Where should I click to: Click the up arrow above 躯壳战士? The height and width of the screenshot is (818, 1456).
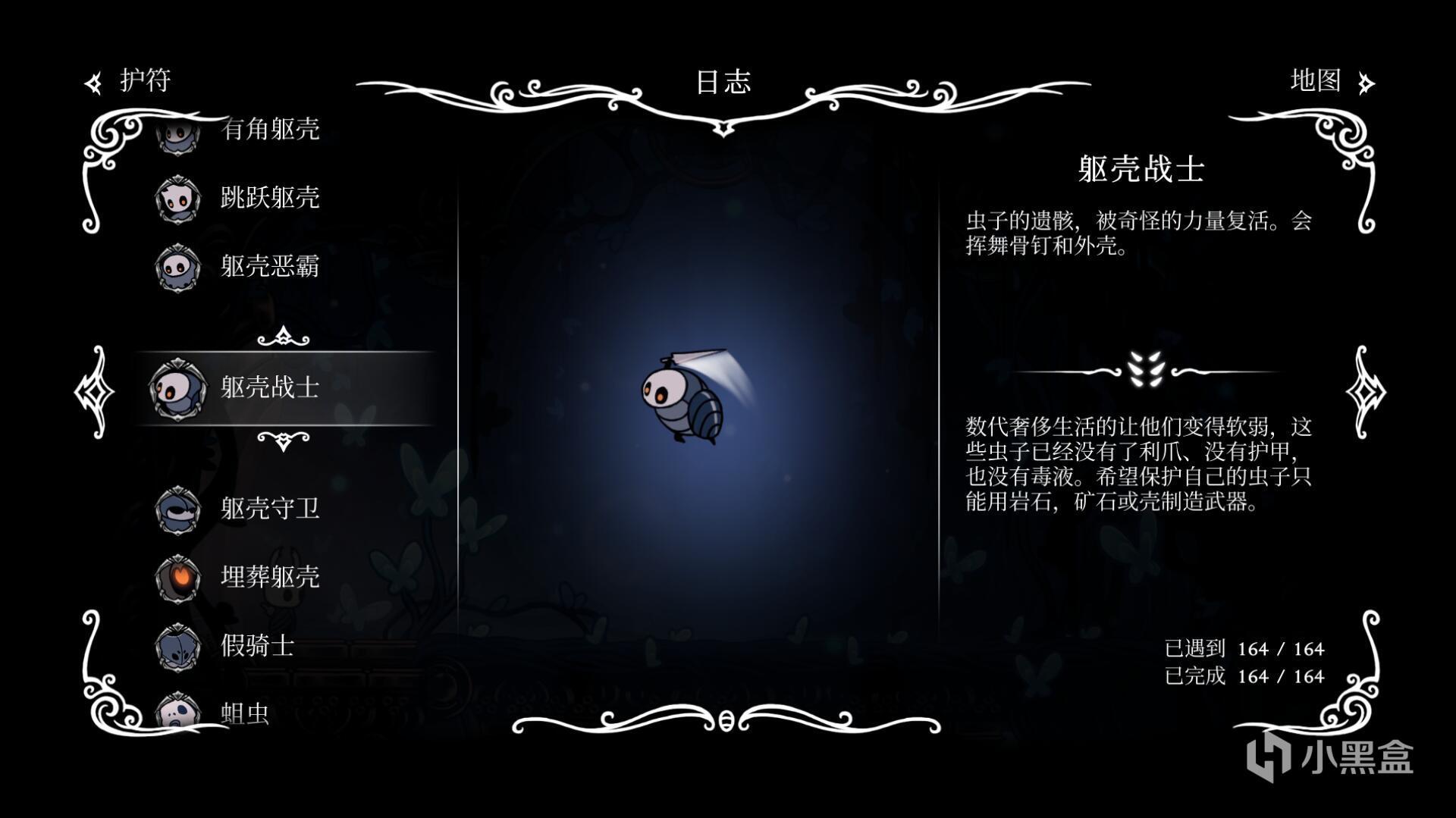(283, 336)
